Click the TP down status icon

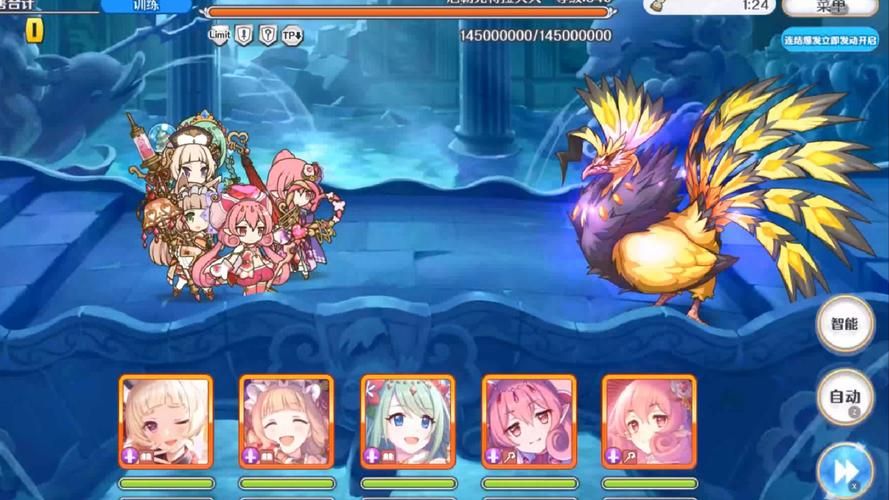point(292,35)
